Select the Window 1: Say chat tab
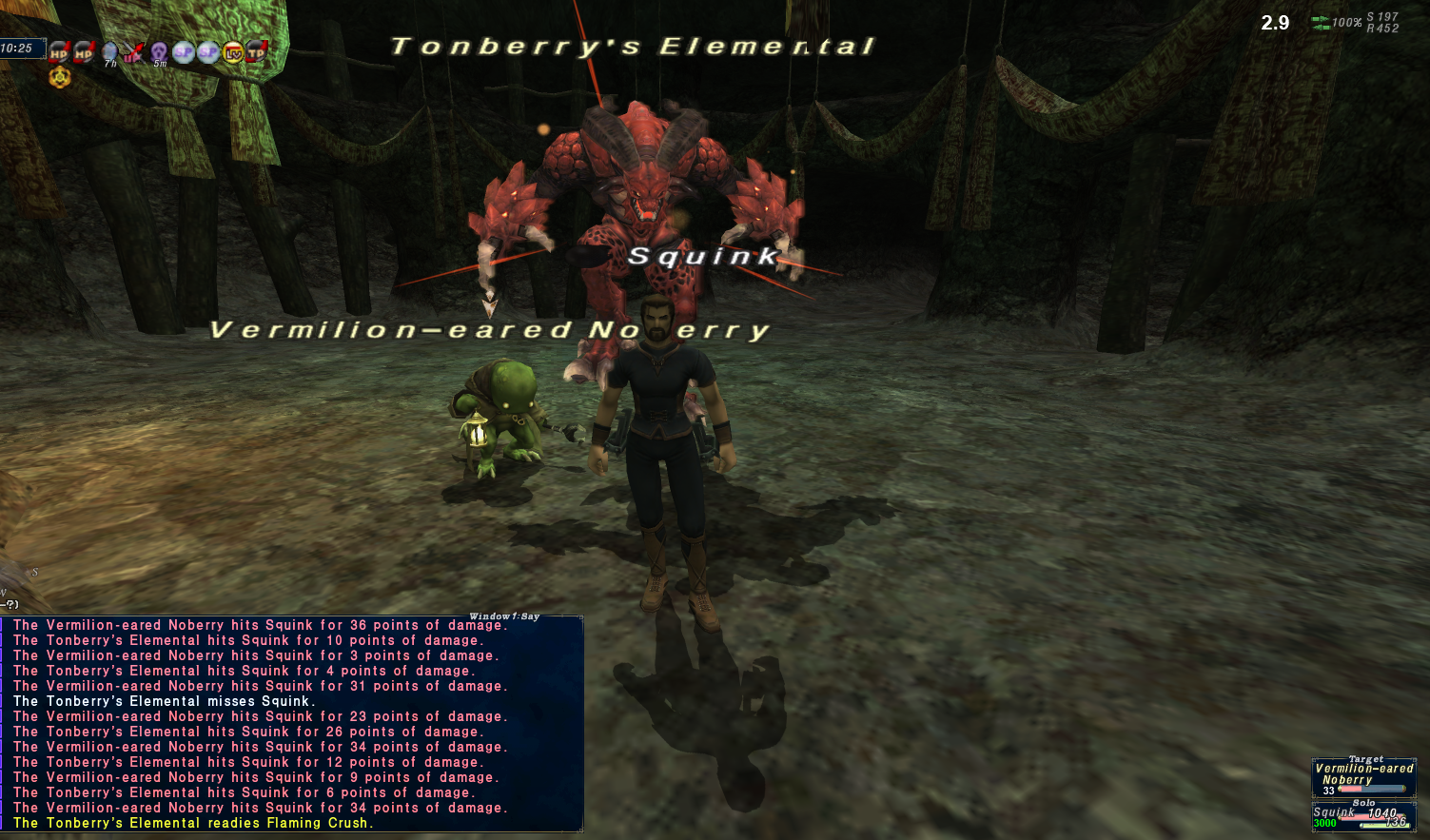 point(505,615)
